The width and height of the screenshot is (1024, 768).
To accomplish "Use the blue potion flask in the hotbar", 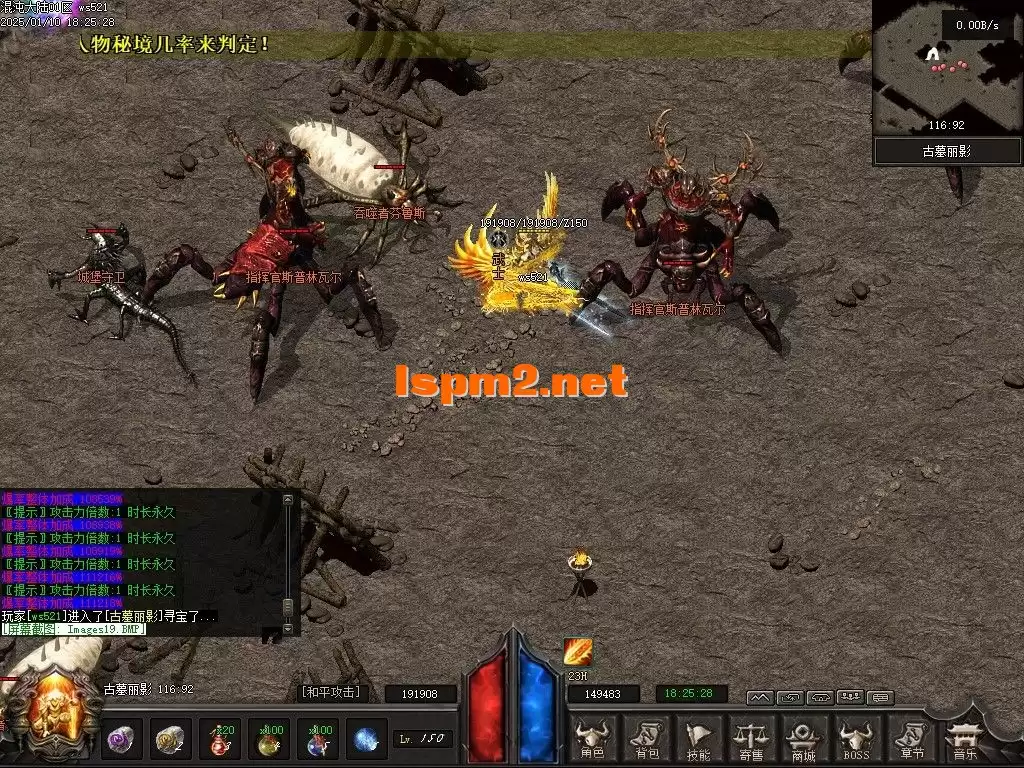I will [x=318, y=739].
